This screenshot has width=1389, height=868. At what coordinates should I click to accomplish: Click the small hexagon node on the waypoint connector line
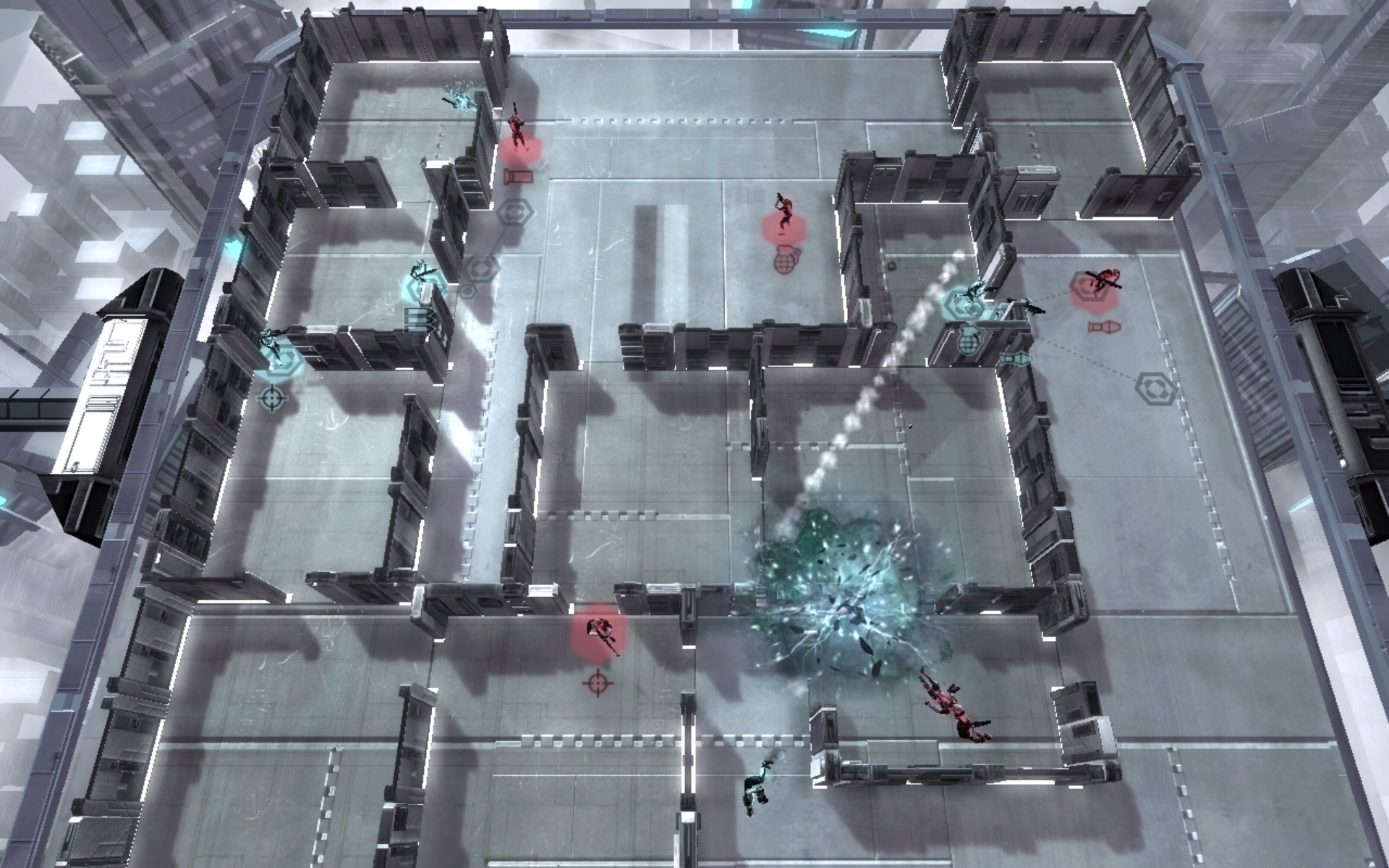pos(467,290)
